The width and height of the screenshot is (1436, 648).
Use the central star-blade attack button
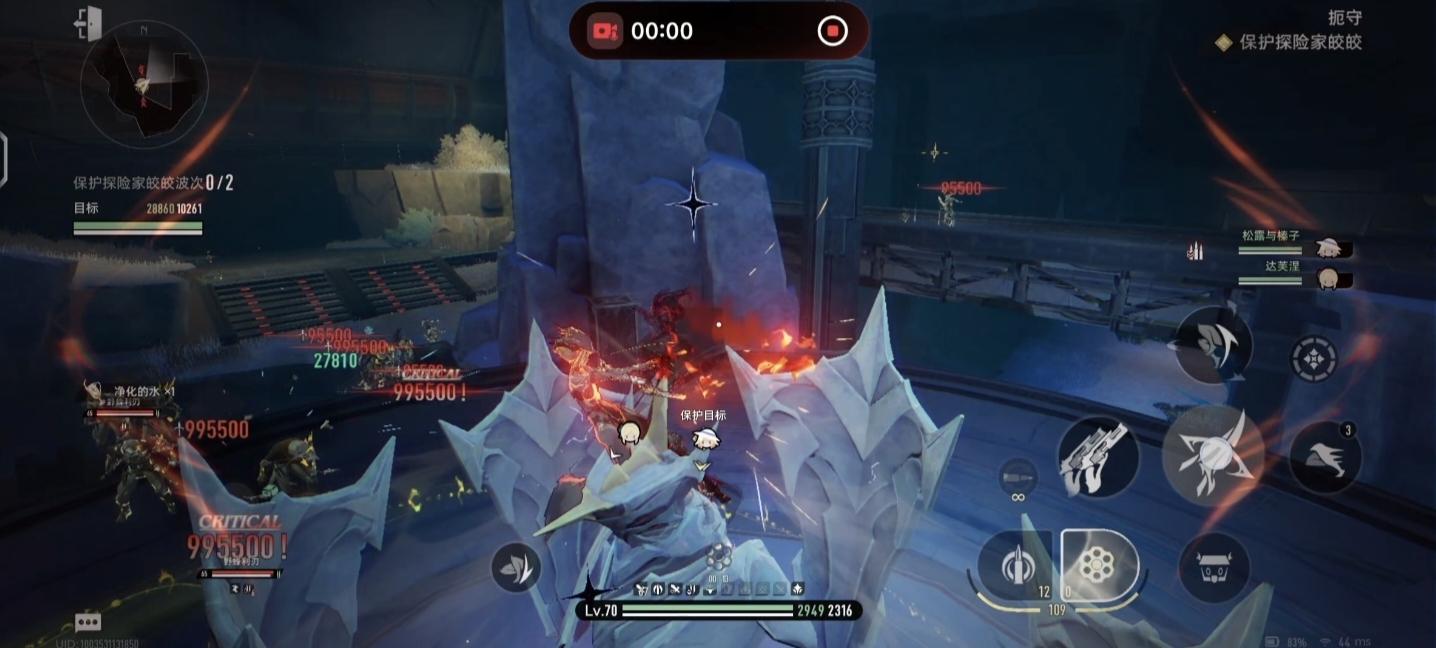1213,454
